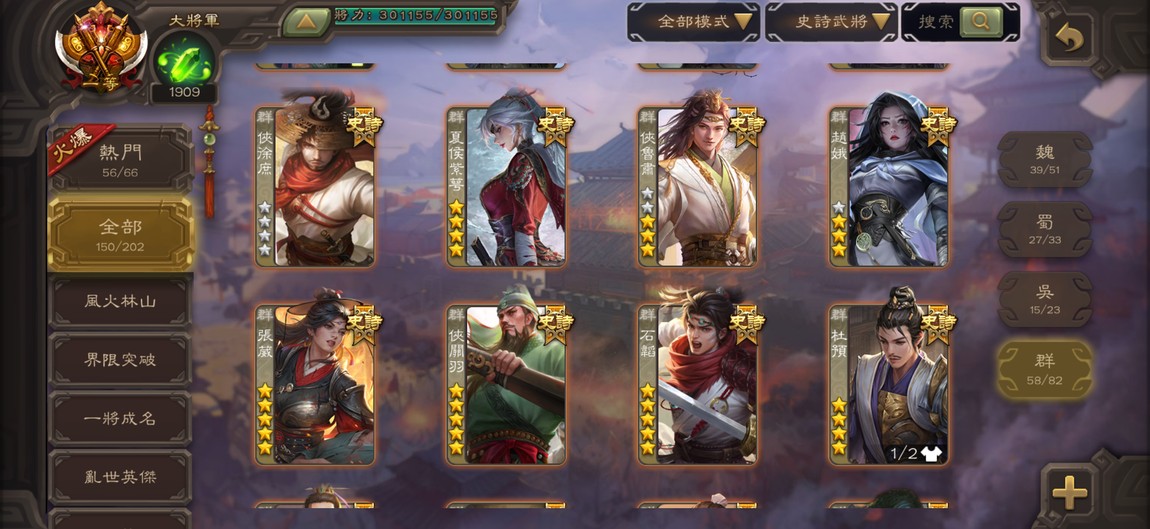Select the 全部 all generals tab
This screenshot has height=529, width=1150.
120,234
